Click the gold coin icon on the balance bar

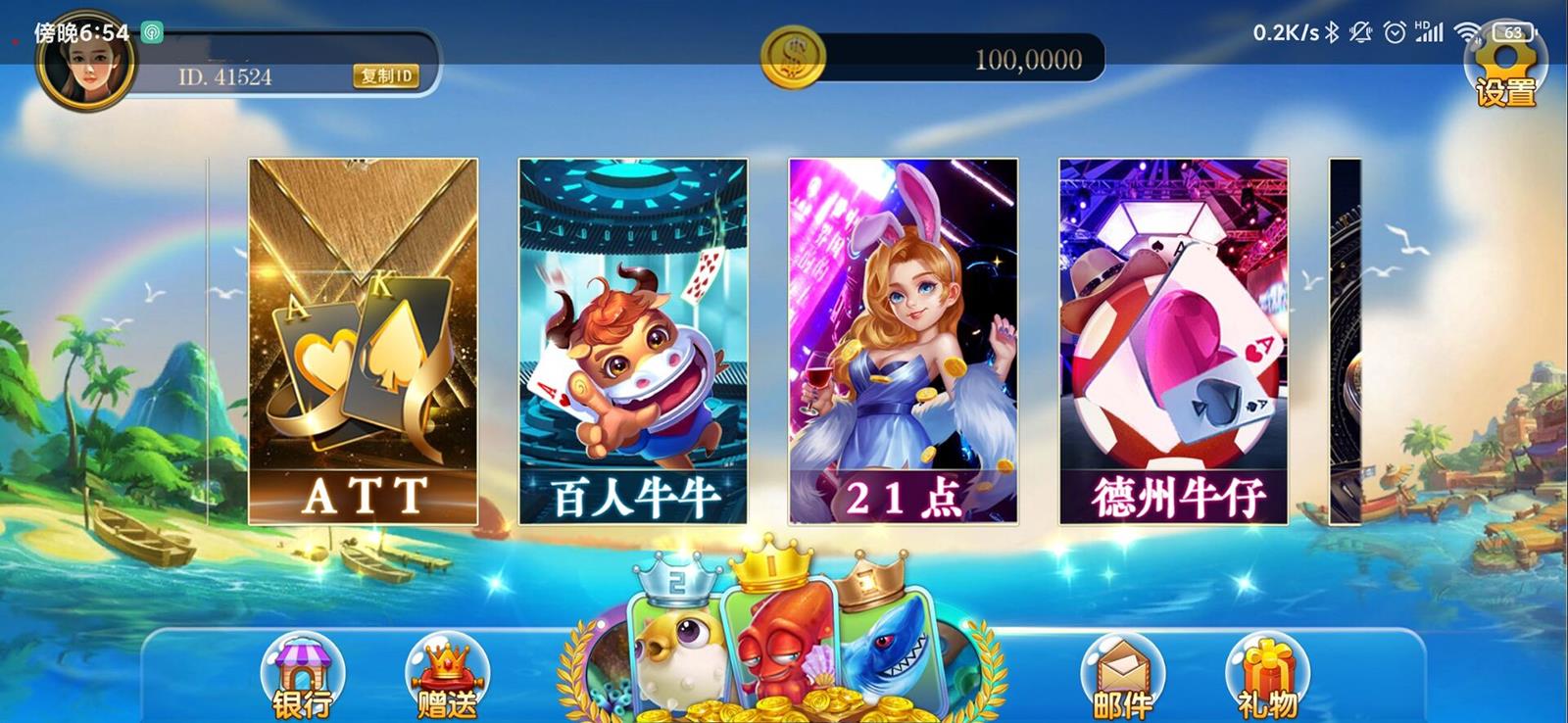tap(796, 56)
